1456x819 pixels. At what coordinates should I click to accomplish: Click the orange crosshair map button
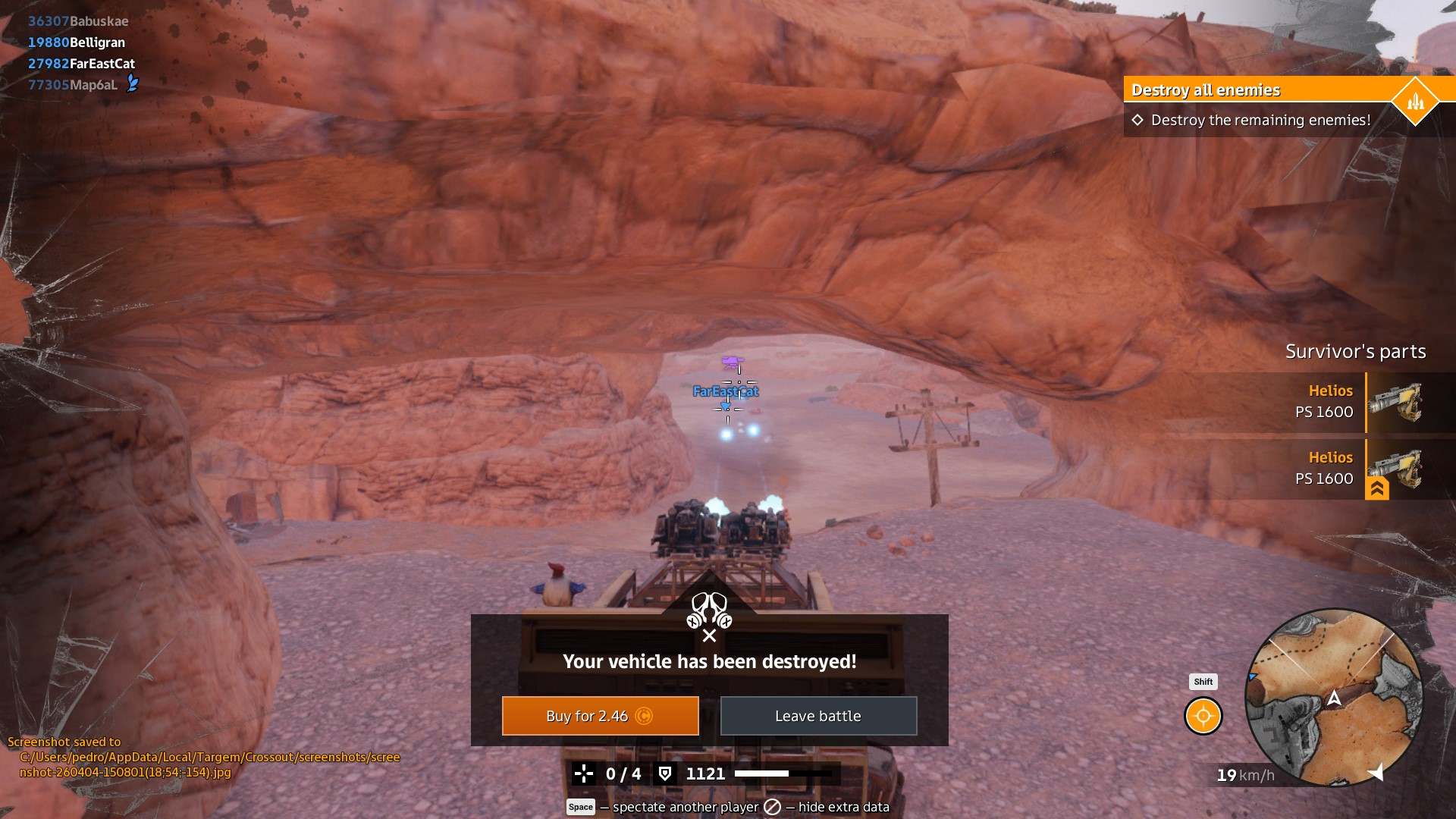[1203, 716]
